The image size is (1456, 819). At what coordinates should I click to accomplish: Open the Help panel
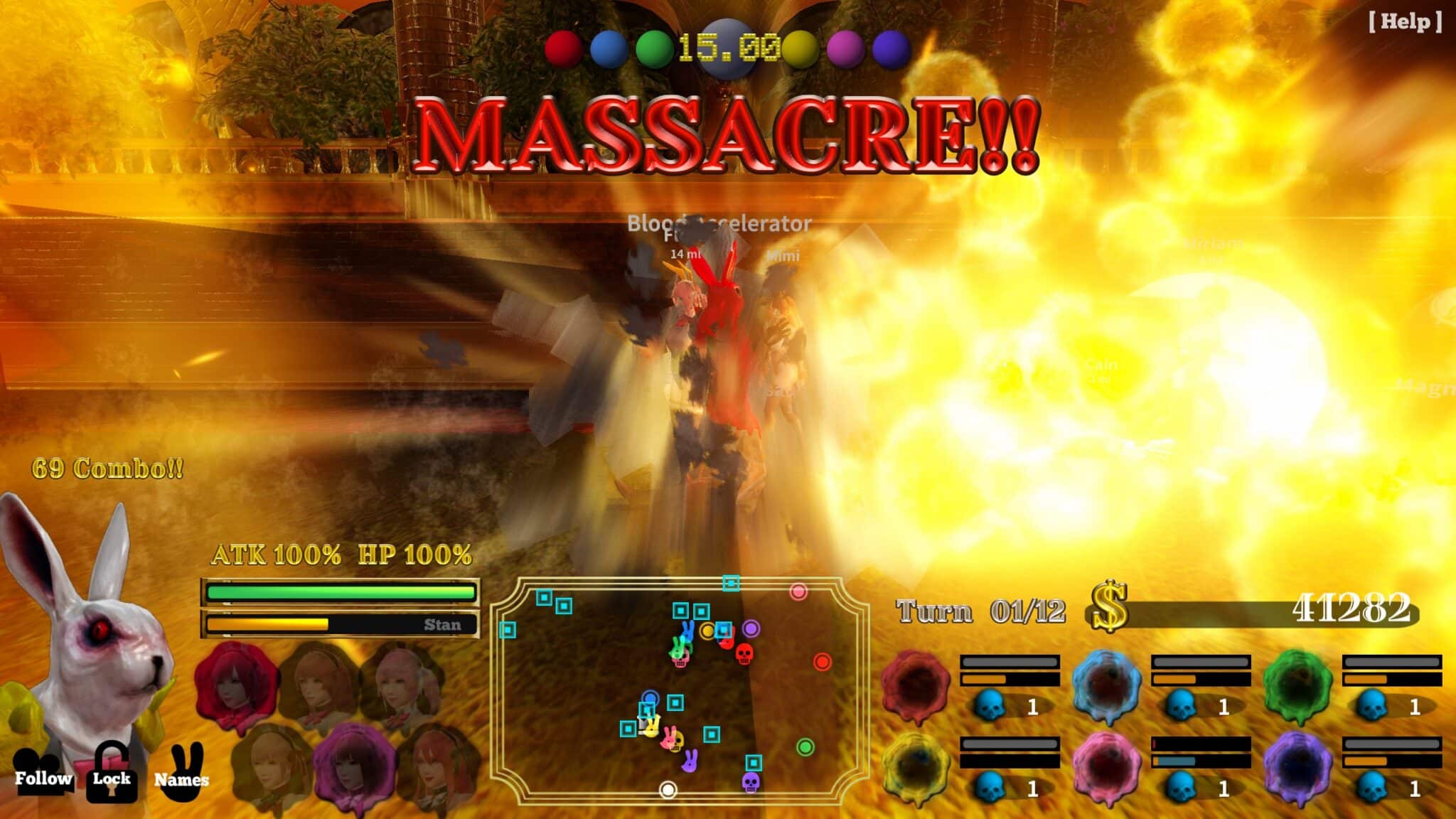[1405, 21]
